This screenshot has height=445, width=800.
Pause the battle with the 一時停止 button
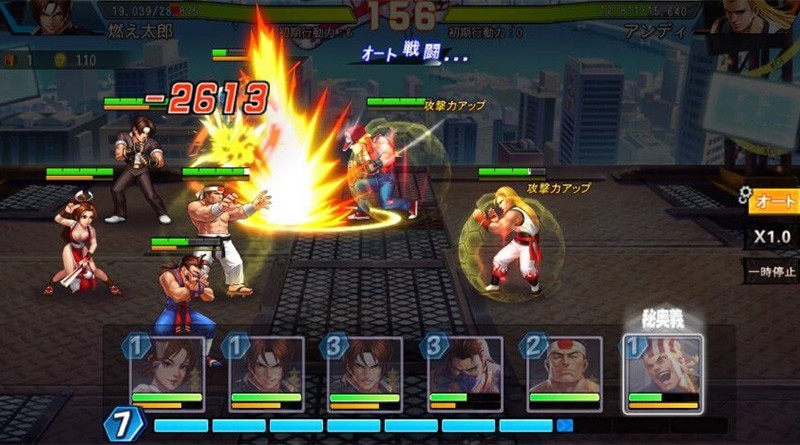(x=773, y=271)
